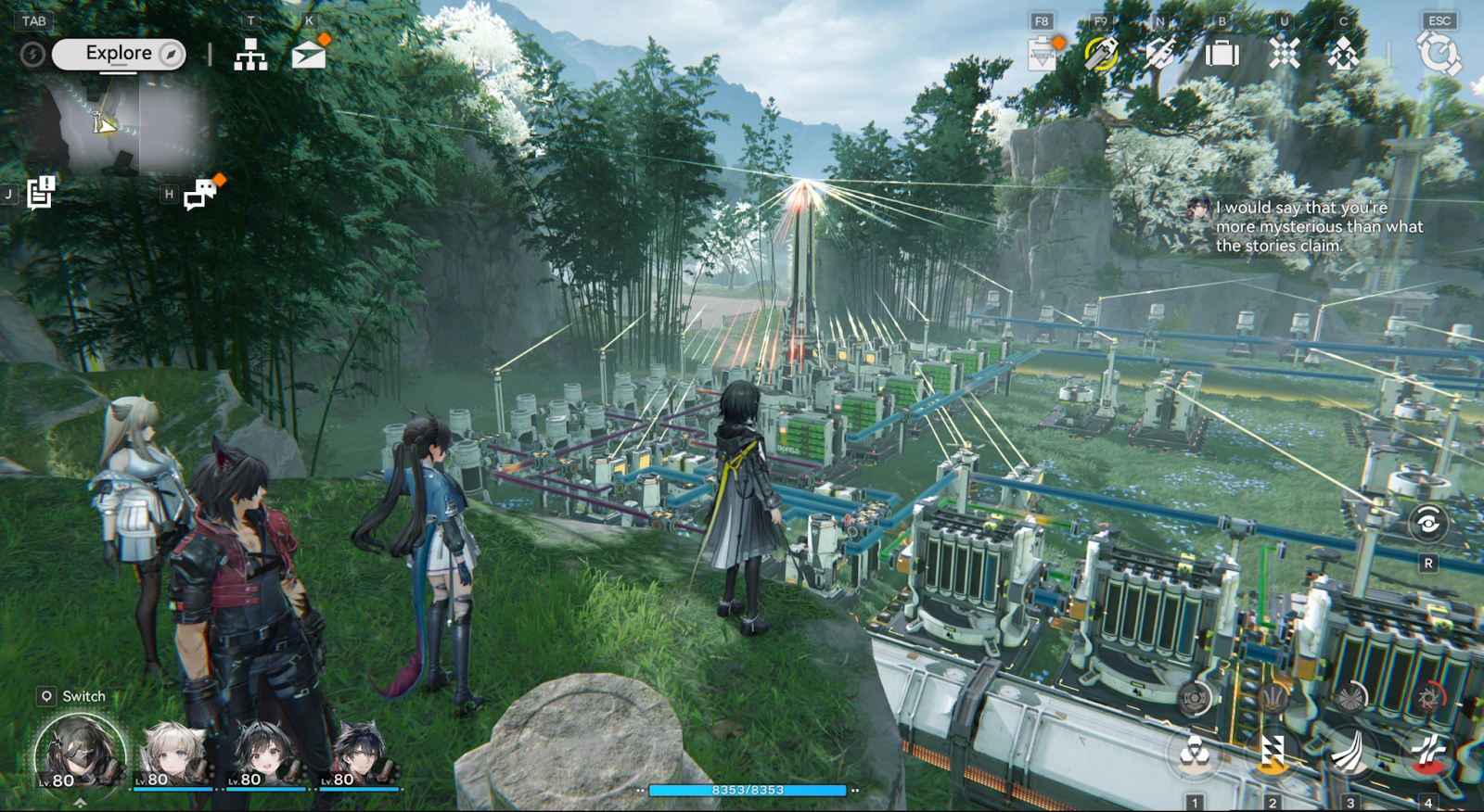Select the masked leader portrait above Lv.80
The image size is (1484, 812).
[x=80, y=751]
